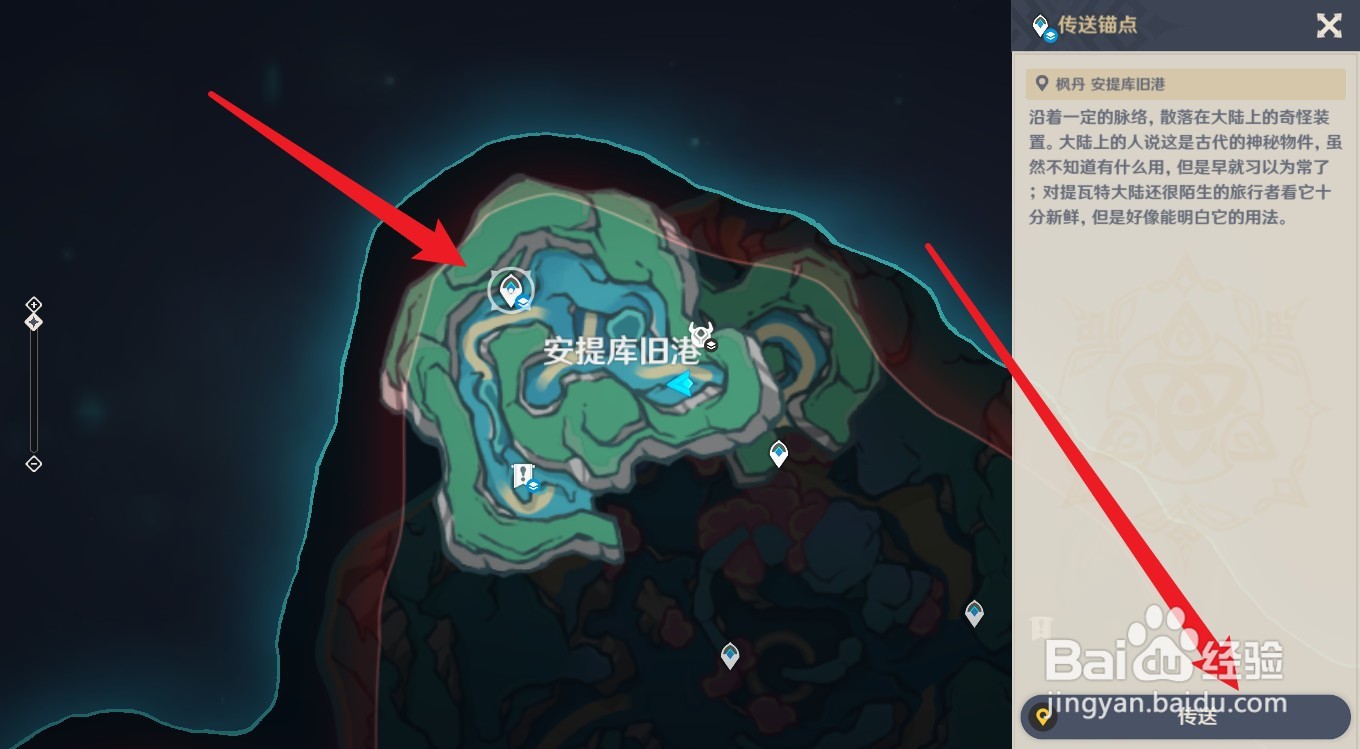This screenshot has height=749, width=1360.
Task: Close the teleport waypoint panel with the X
Action: pos(1330,26)
